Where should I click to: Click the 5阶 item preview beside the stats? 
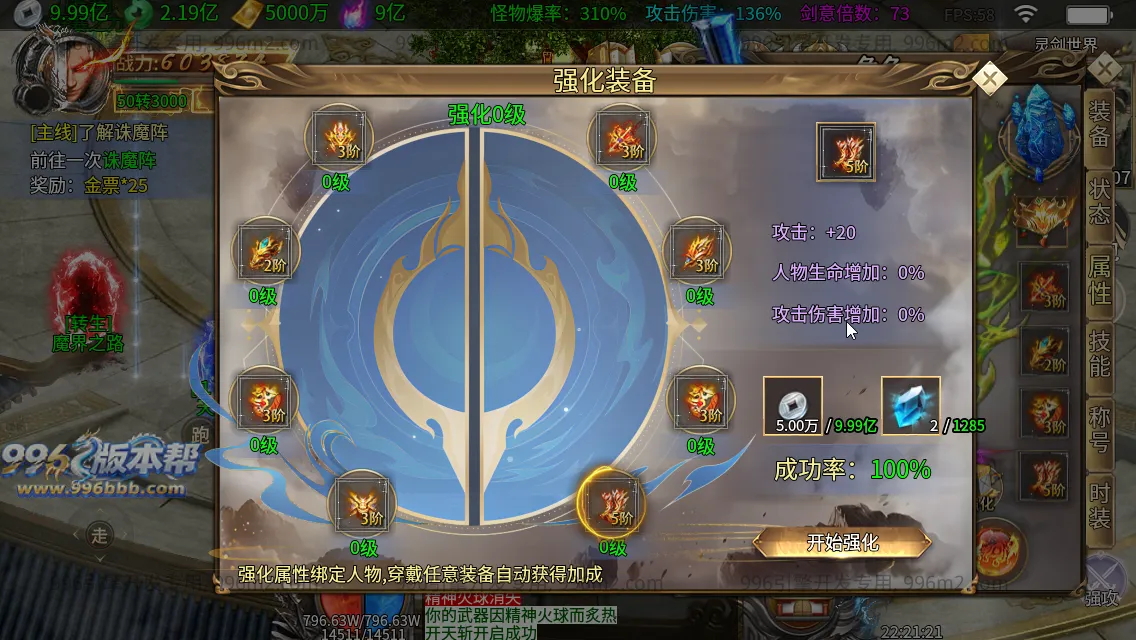pos(846,152)
